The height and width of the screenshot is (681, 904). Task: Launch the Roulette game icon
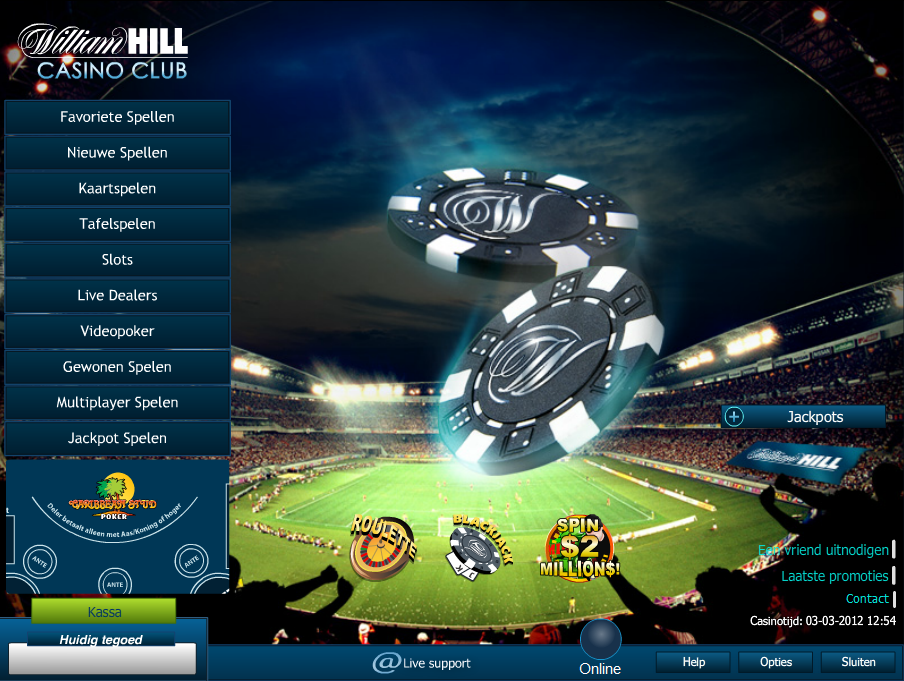click(381, 547)
